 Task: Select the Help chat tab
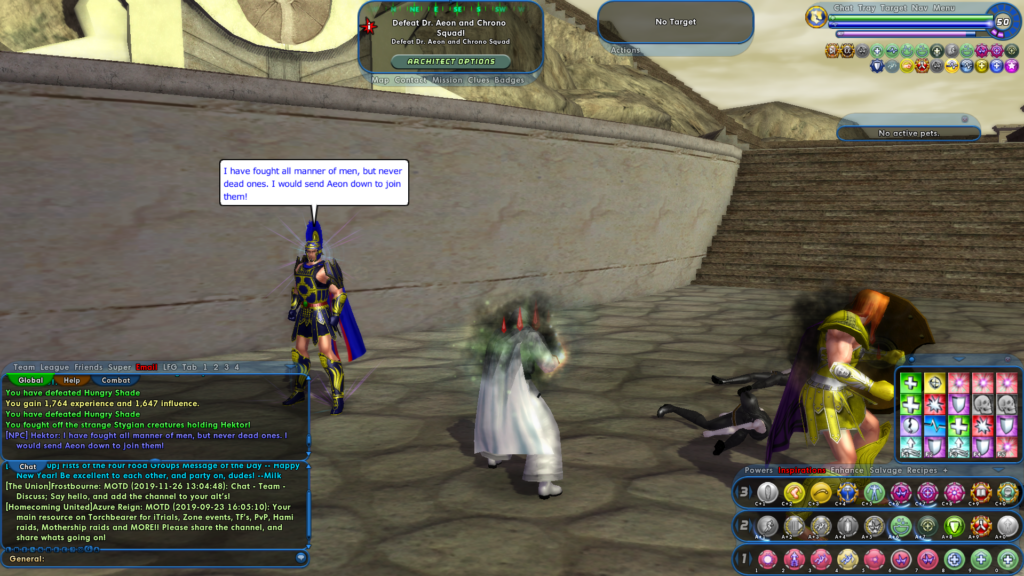[72, 380]
